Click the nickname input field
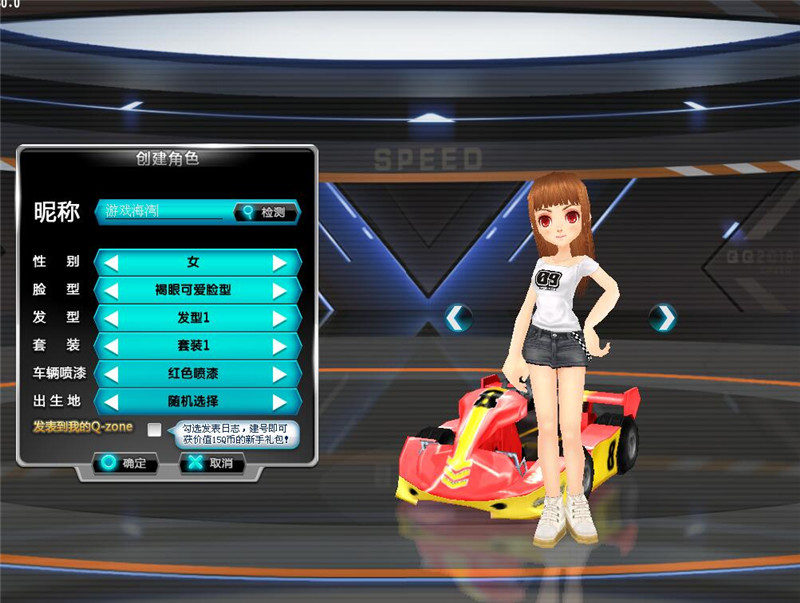This screenshot has height=603, width=800. point(165,212)
